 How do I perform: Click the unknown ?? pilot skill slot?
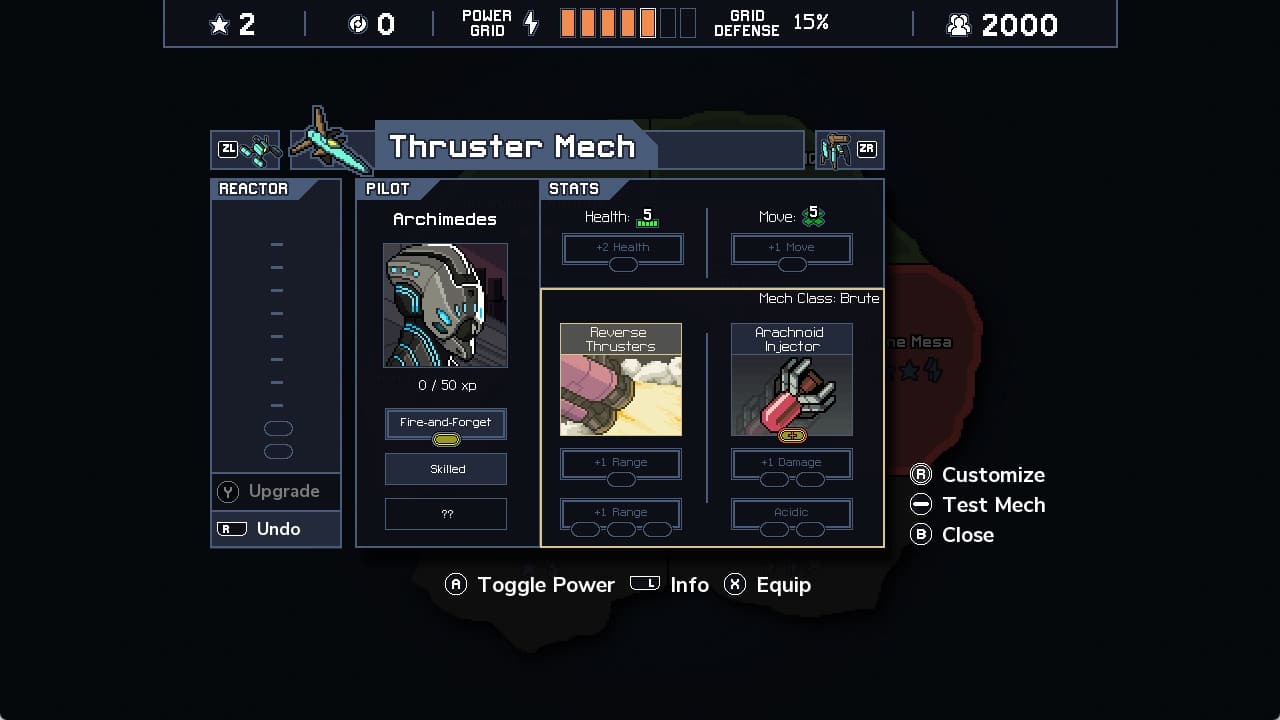coord(445,514)
